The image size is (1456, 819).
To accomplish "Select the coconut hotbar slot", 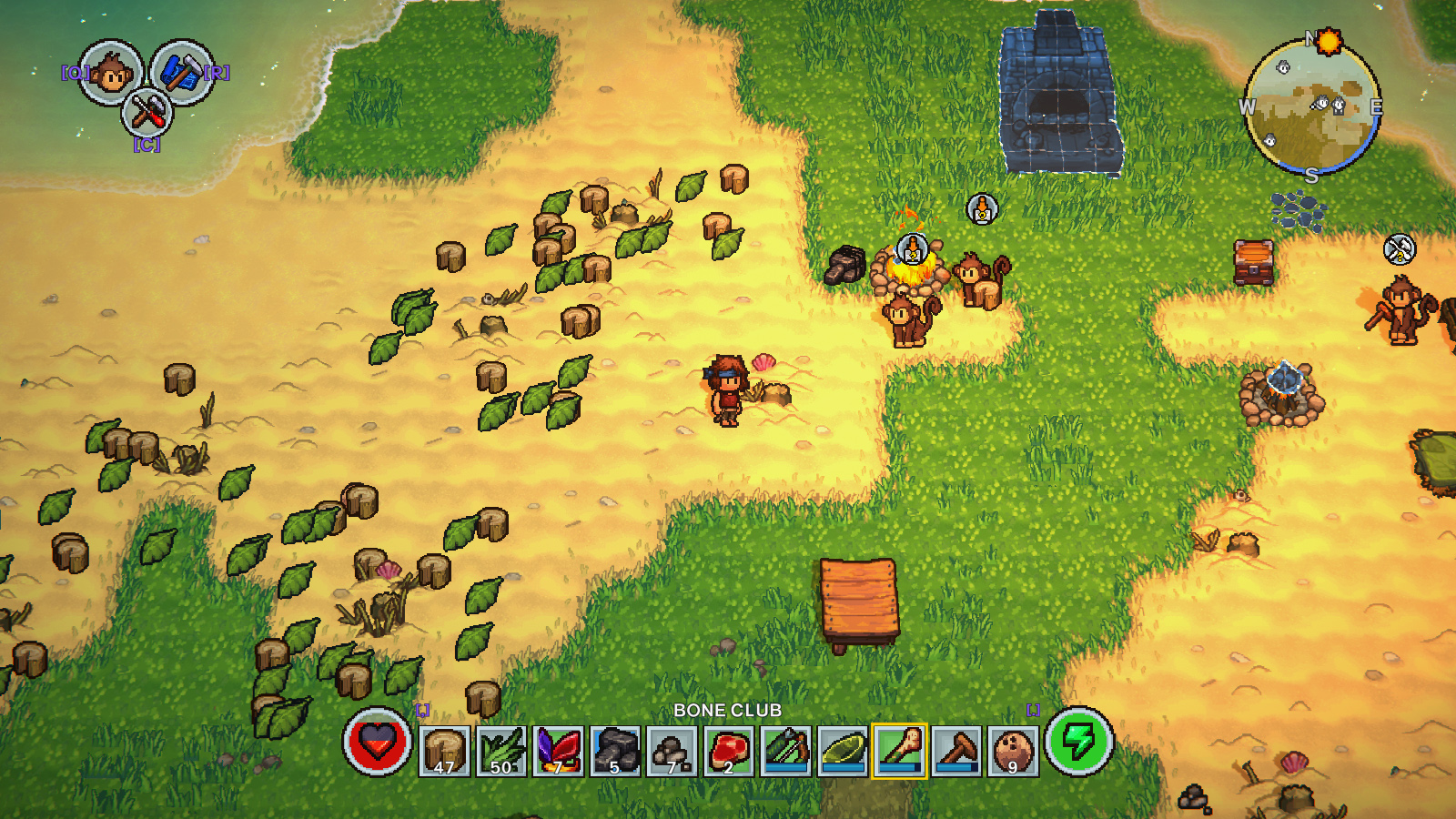I will (x=1013, y=752).
